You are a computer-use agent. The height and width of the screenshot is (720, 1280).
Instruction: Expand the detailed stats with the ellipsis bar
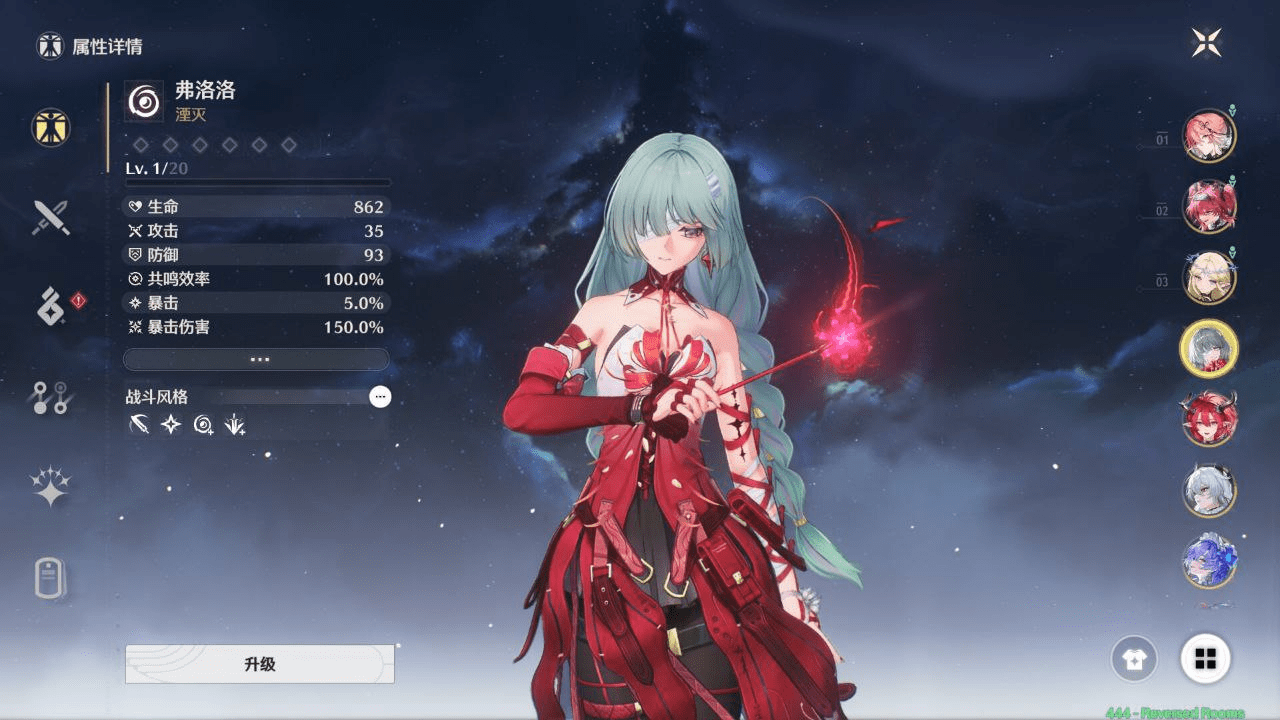(x=256, y=358)
